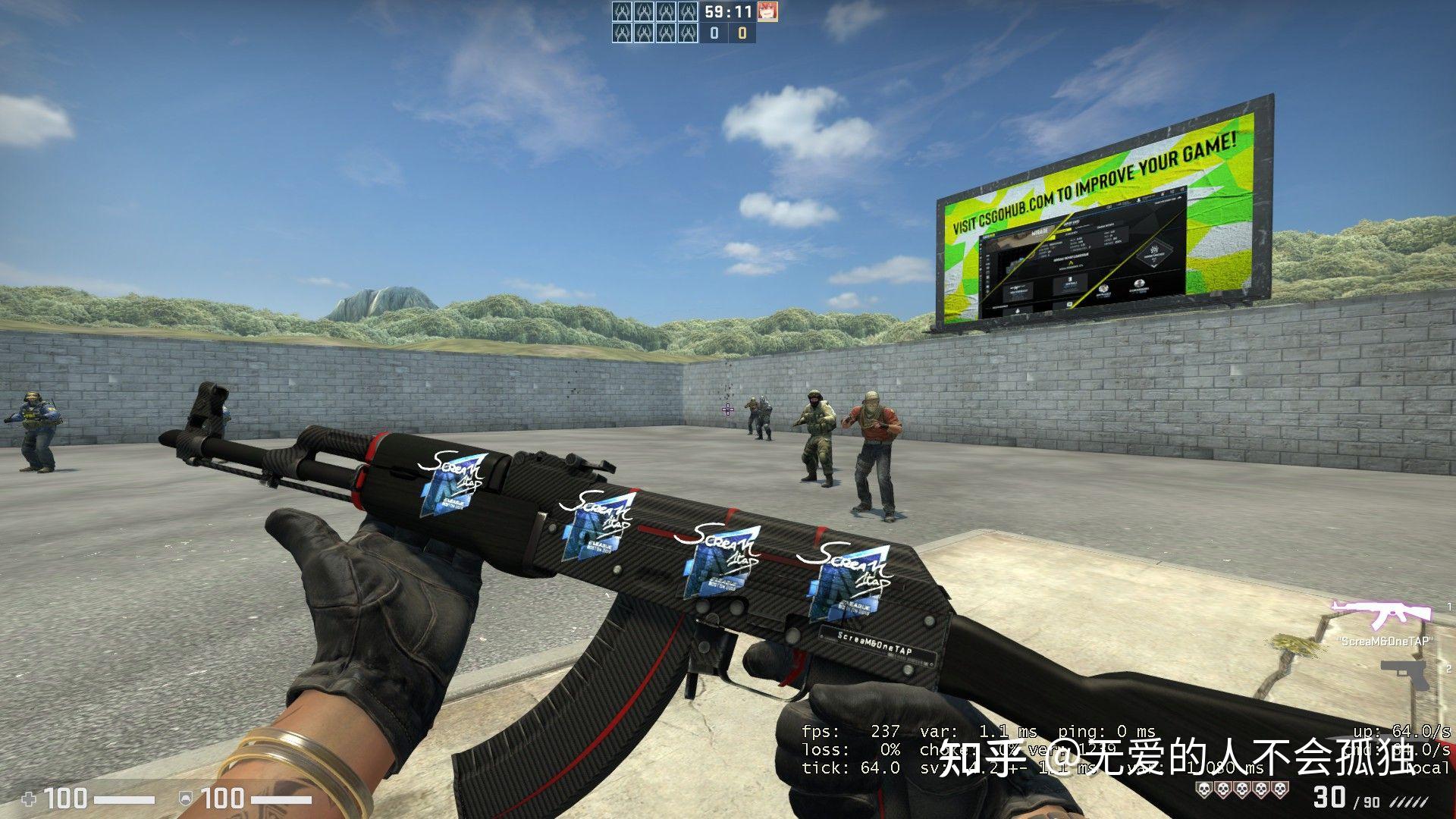Expand the round timer showing 59:11
Viewport: 1456px width, 819px height.
[x=727, y=11]
